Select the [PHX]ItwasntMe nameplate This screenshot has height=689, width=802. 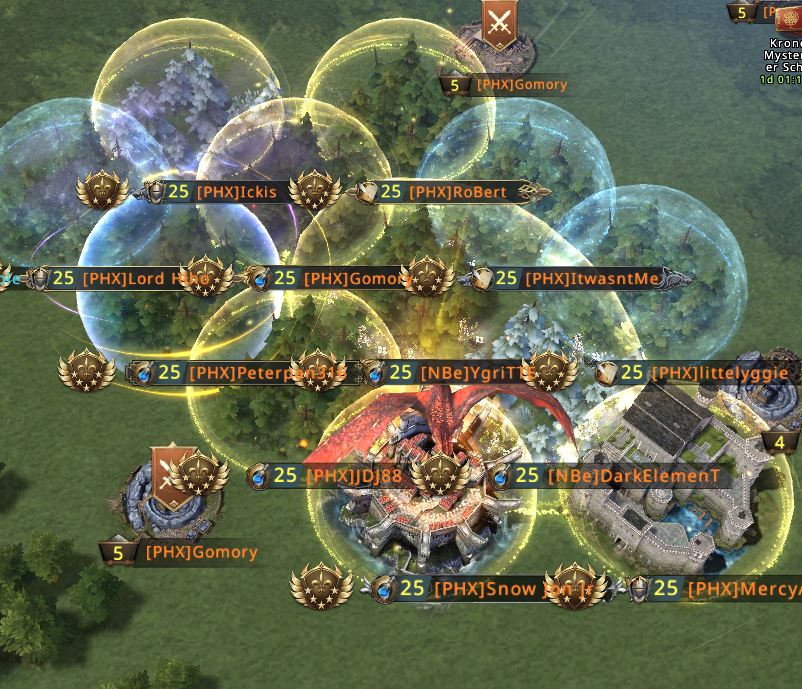point(576,279)
